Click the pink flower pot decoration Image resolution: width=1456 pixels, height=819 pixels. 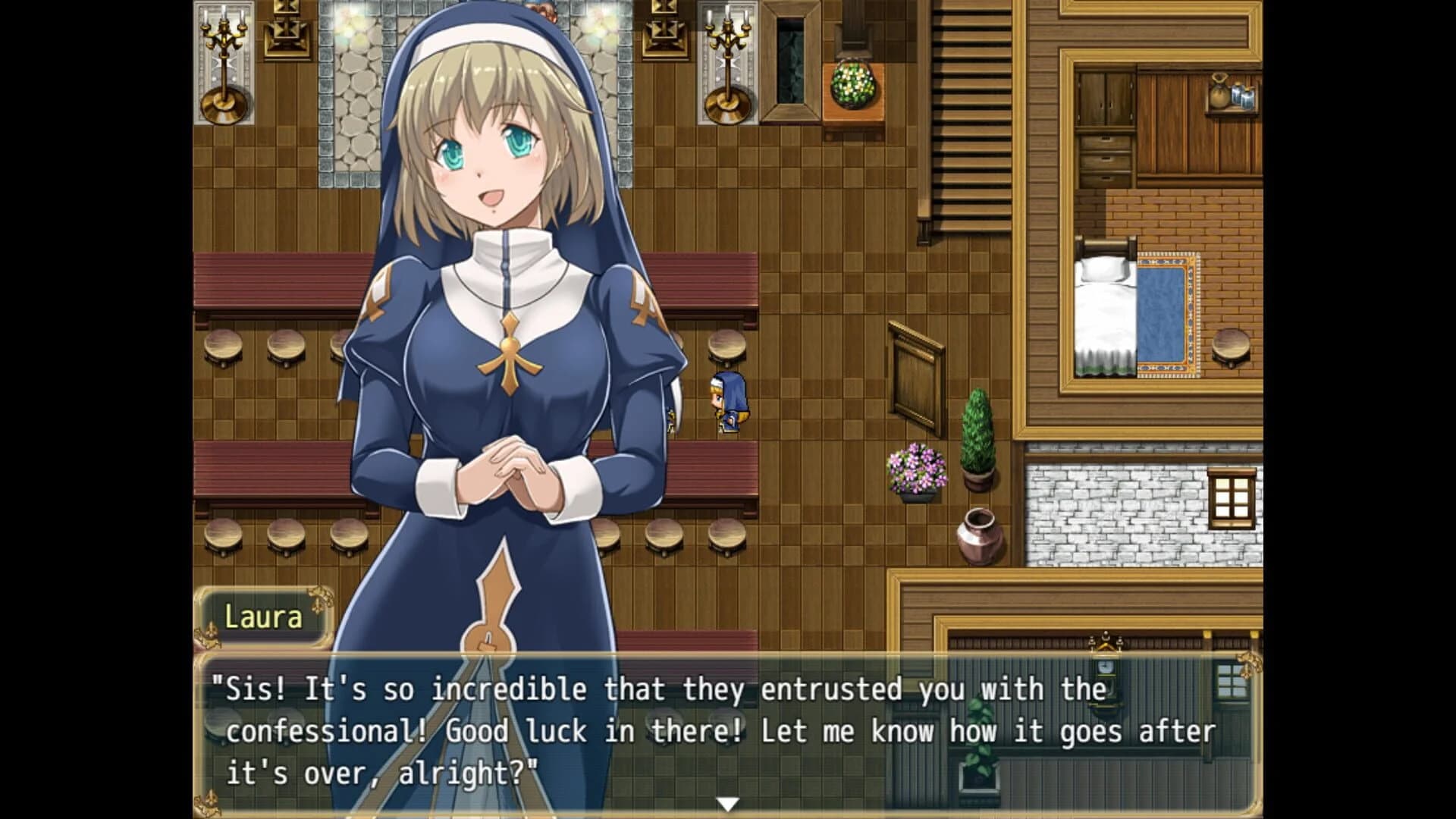pos(918,466)
